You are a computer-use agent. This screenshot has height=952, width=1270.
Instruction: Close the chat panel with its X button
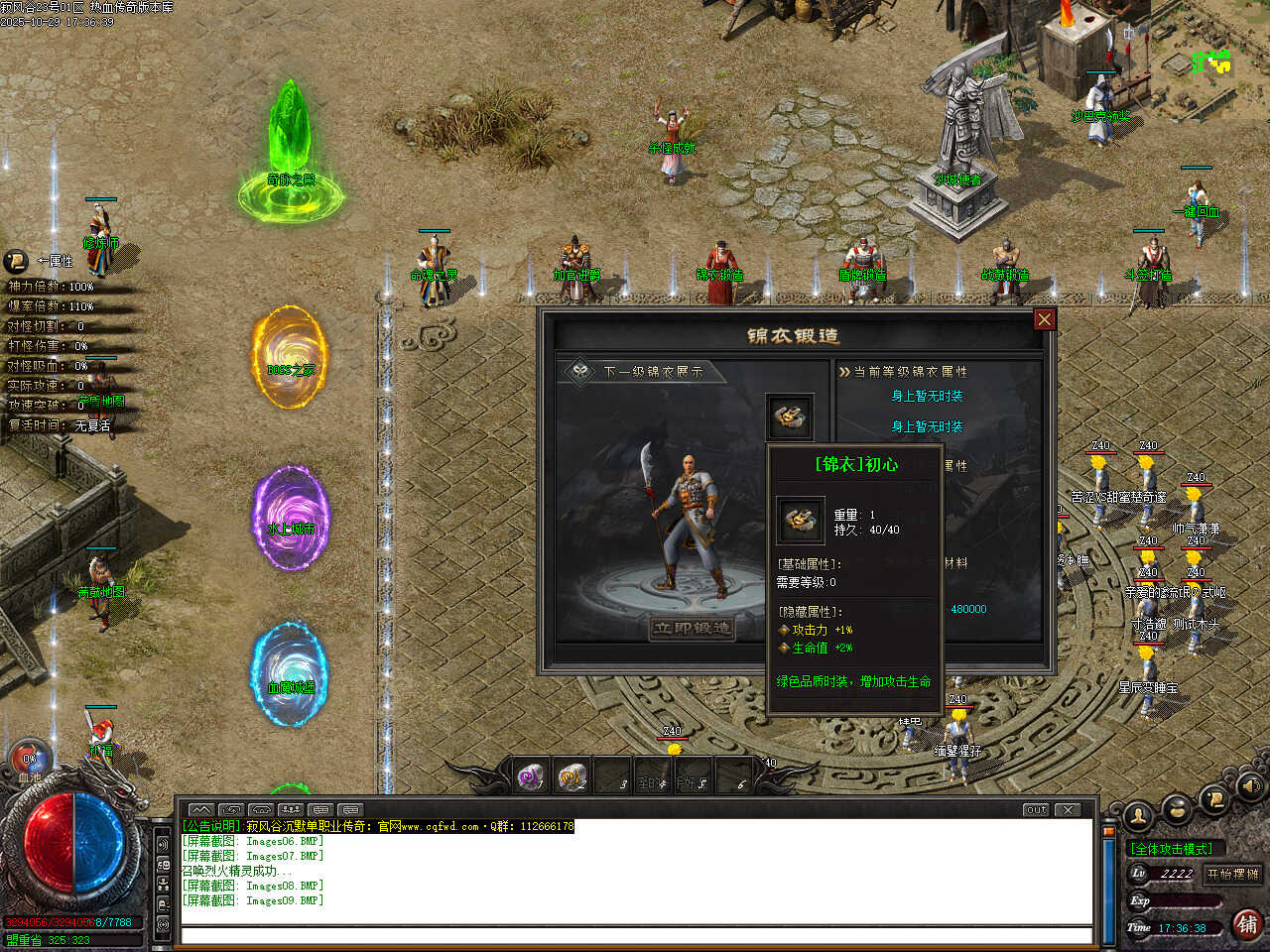1068,809
